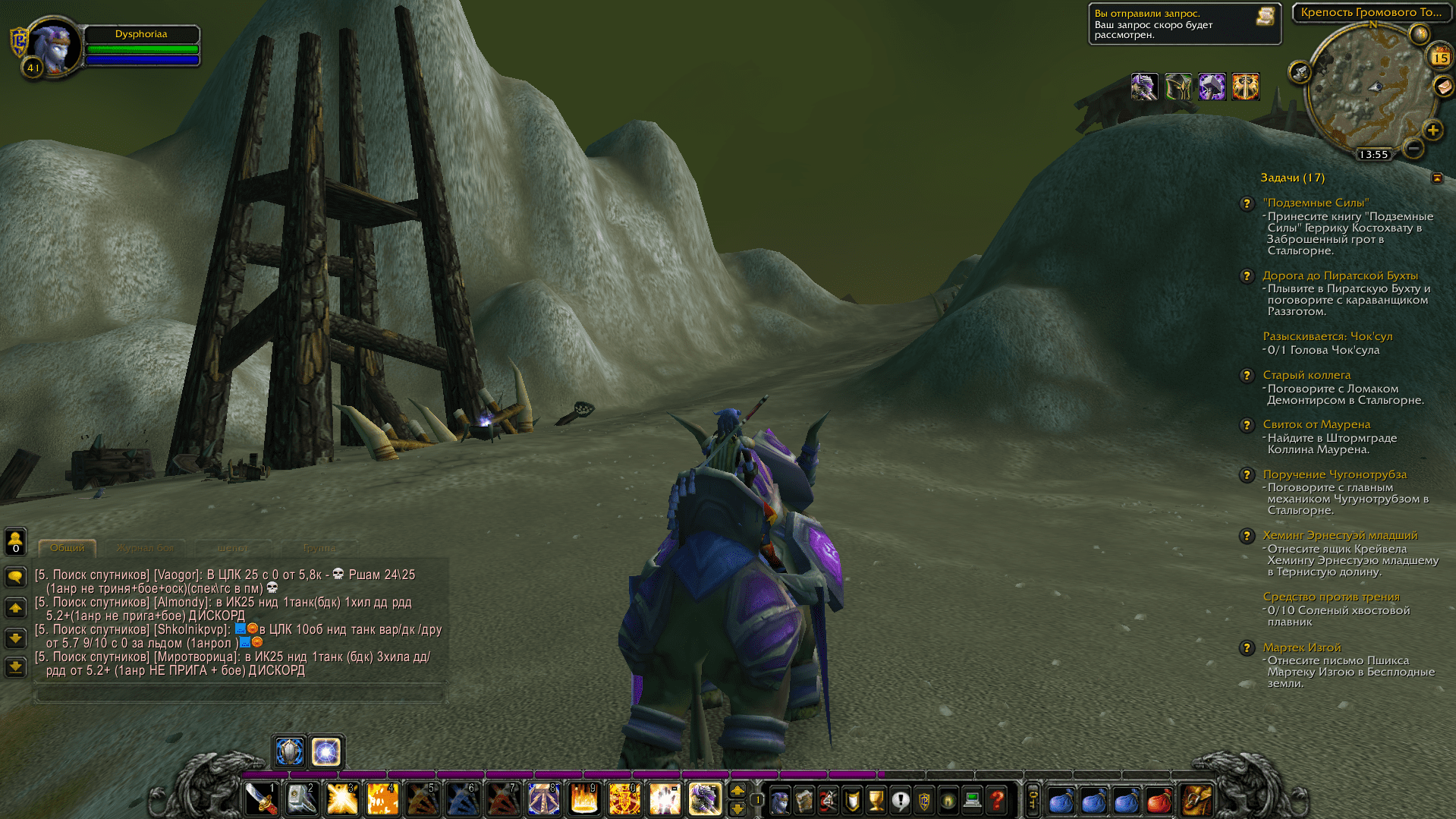
Task: Open the calendar showing day 15
Action: (1439, 57)
